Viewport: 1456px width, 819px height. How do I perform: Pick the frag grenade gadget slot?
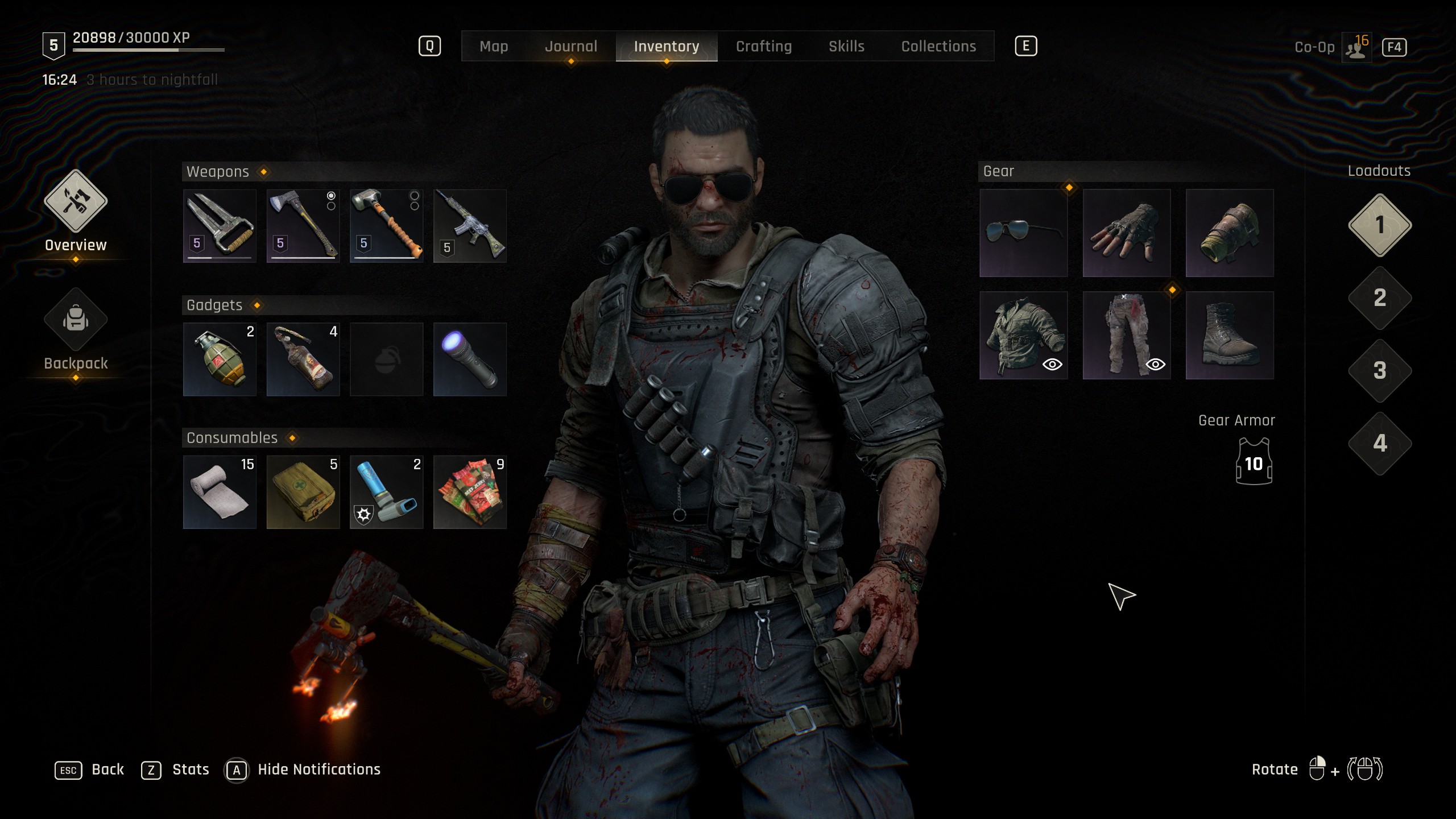[220, 359]
